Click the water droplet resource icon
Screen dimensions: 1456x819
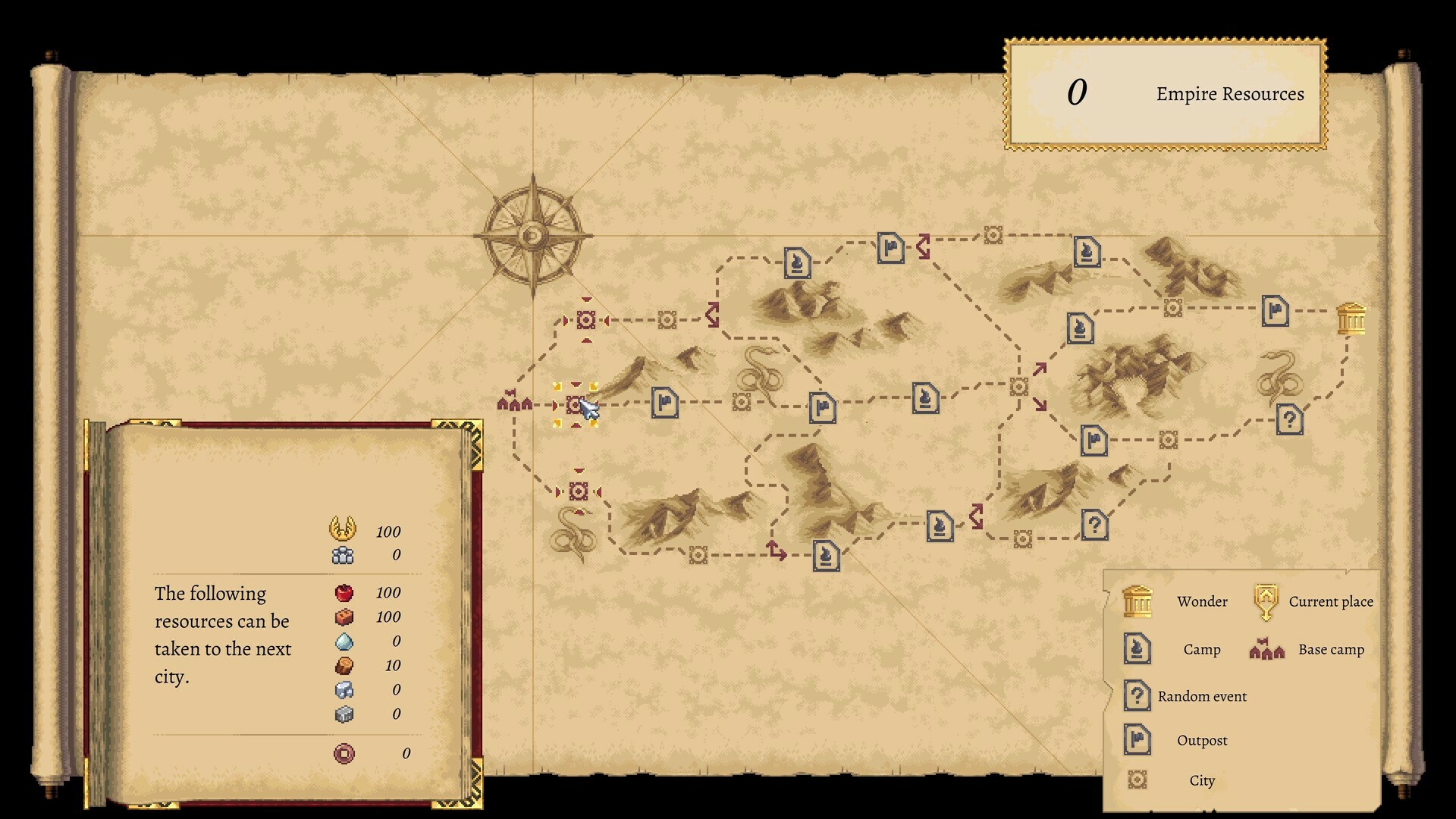[x=345, y=641]
